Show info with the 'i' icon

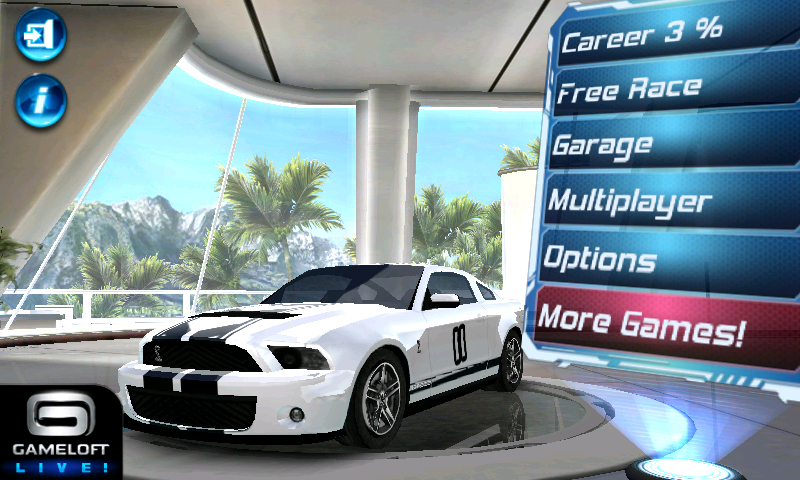[x=41, y=99]
